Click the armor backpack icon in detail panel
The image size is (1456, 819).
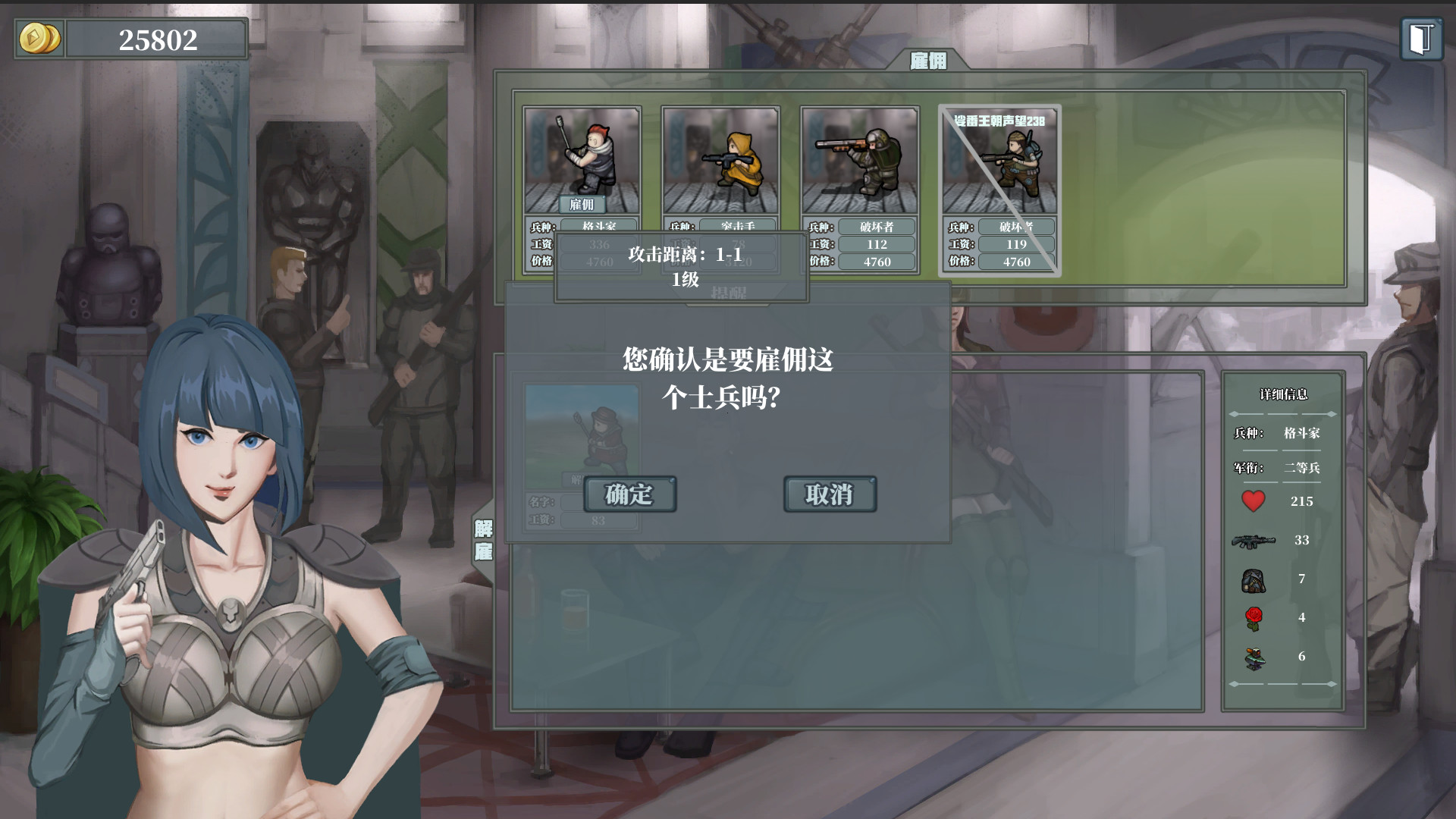(x=1253, y=579)
